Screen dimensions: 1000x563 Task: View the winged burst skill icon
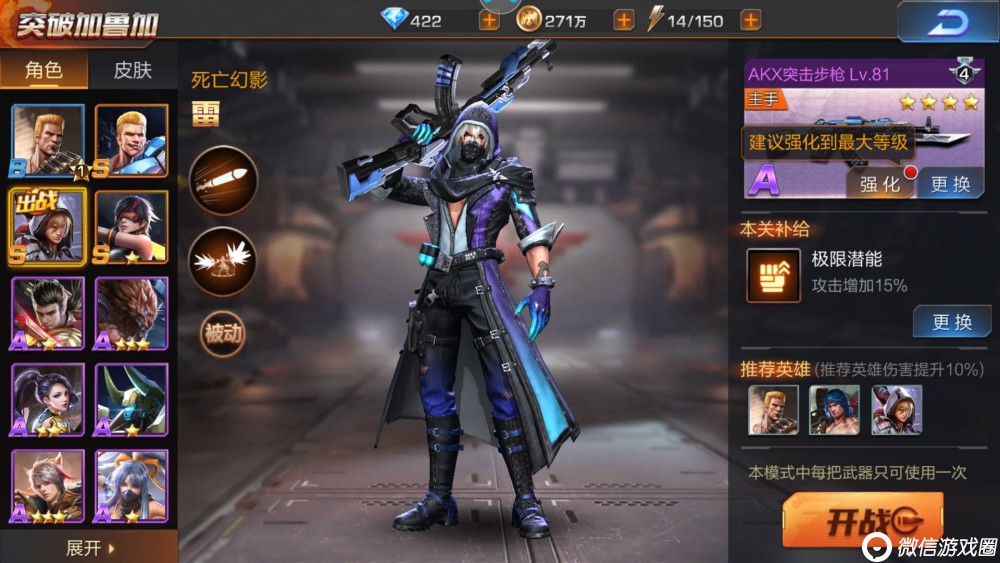pyautogui.click(x=223, y=261)
